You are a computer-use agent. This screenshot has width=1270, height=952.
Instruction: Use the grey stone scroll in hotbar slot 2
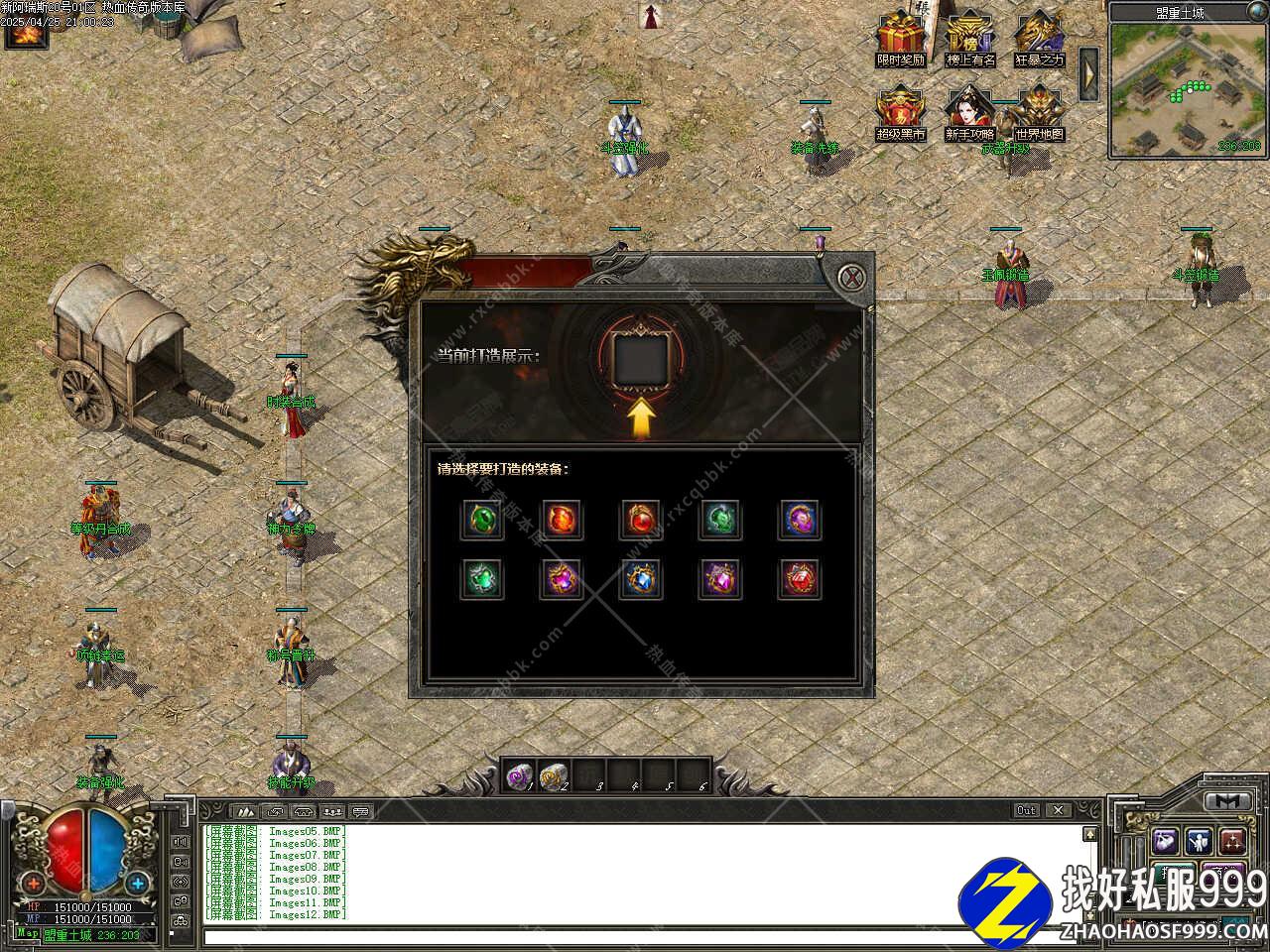(554, 775)
